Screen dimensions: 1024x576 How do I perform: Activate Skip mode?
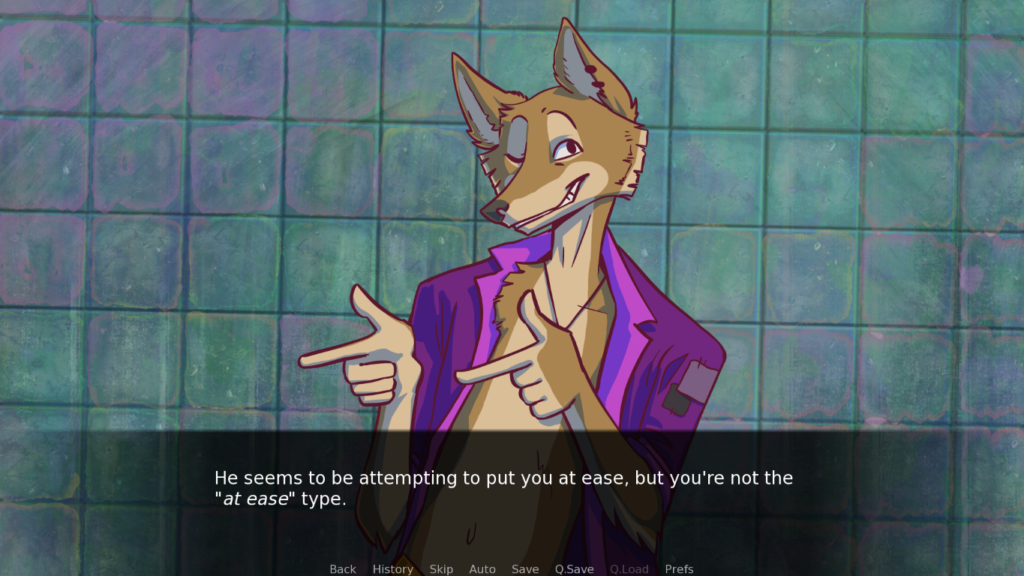441,569
